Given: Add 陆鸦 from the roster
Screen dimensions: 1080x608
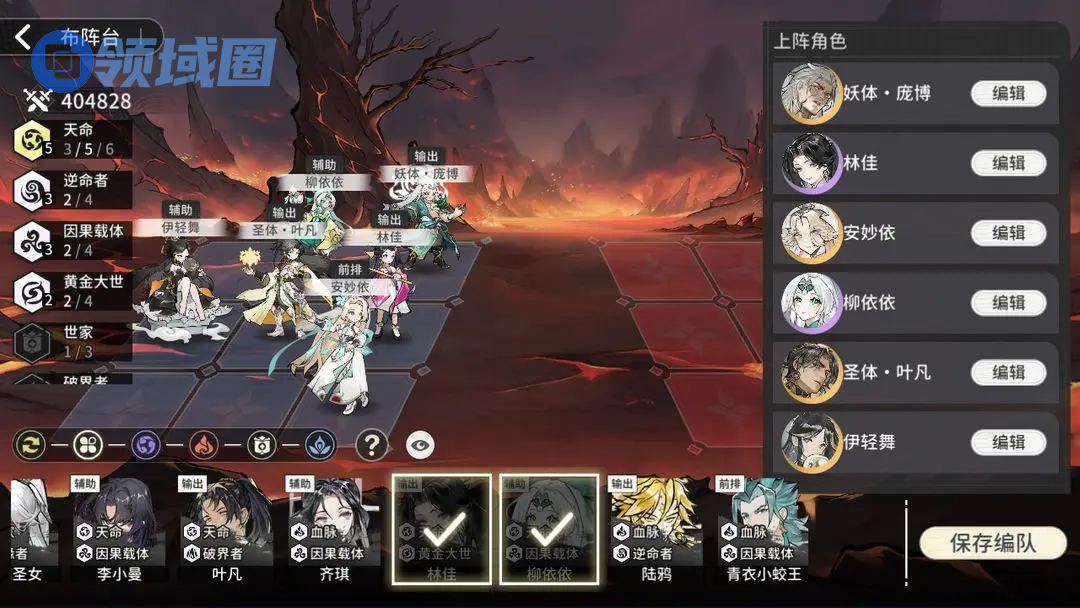Looking at the screenshot, I should tap(656, 530).
